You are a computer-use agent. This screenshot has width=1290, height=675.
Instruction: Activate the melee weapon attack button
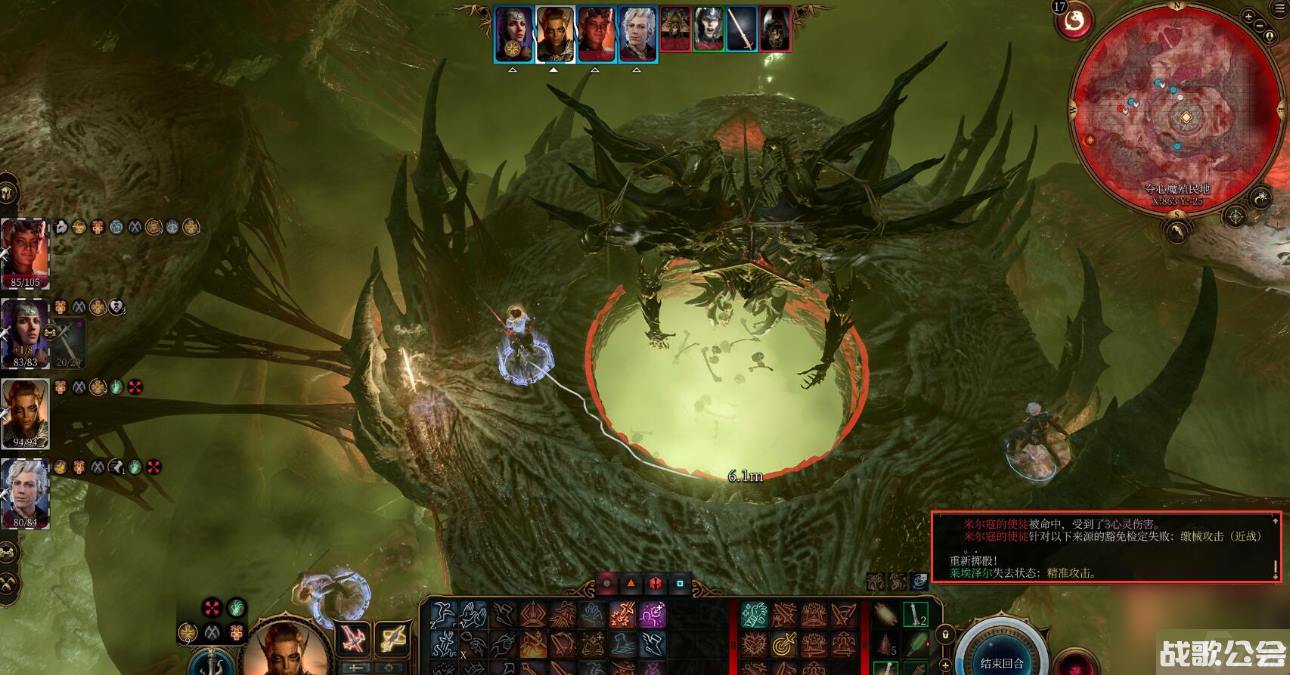(353, 638)
